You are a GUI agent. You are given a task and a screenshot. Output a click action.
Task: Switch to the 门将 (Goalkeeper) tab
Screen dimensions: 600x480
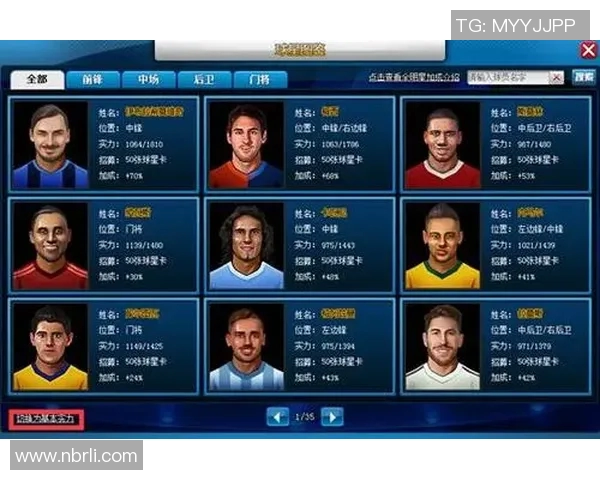tap(260, 79)
